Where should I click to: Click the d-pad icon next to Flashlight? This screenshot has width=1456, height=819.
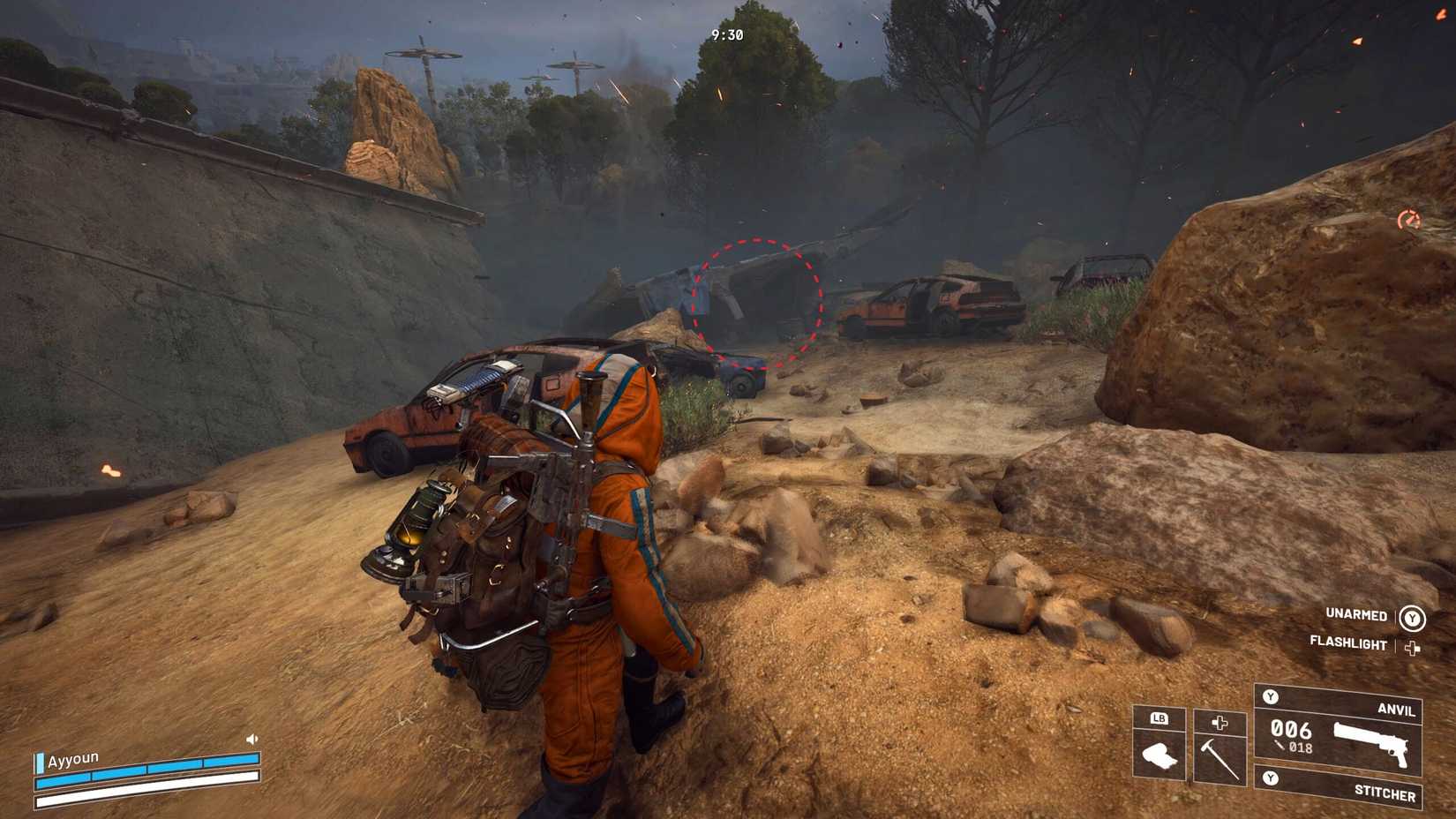coord(1412,649)
